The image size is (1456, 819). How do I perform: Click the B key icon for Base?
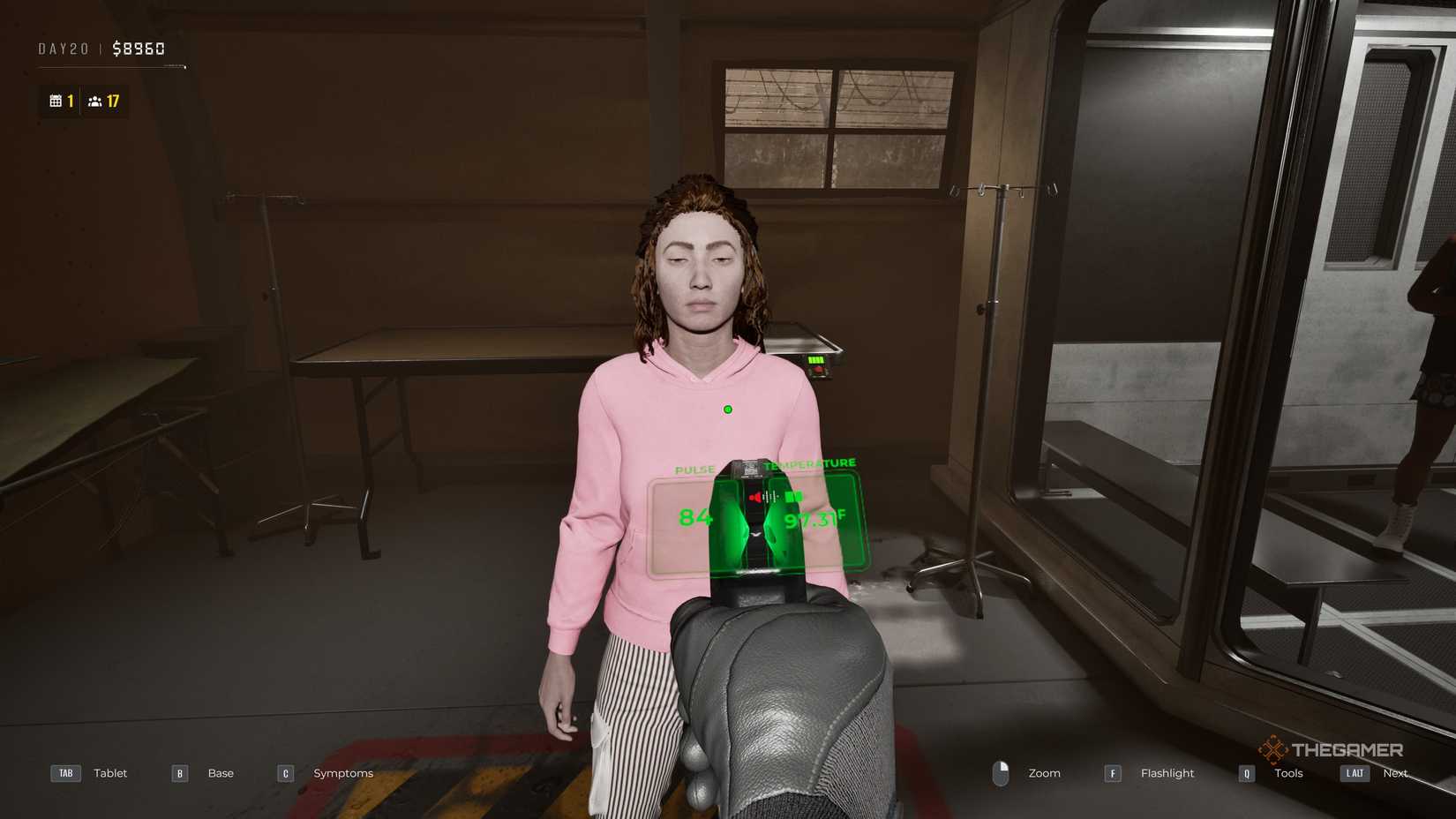[178, 772]
